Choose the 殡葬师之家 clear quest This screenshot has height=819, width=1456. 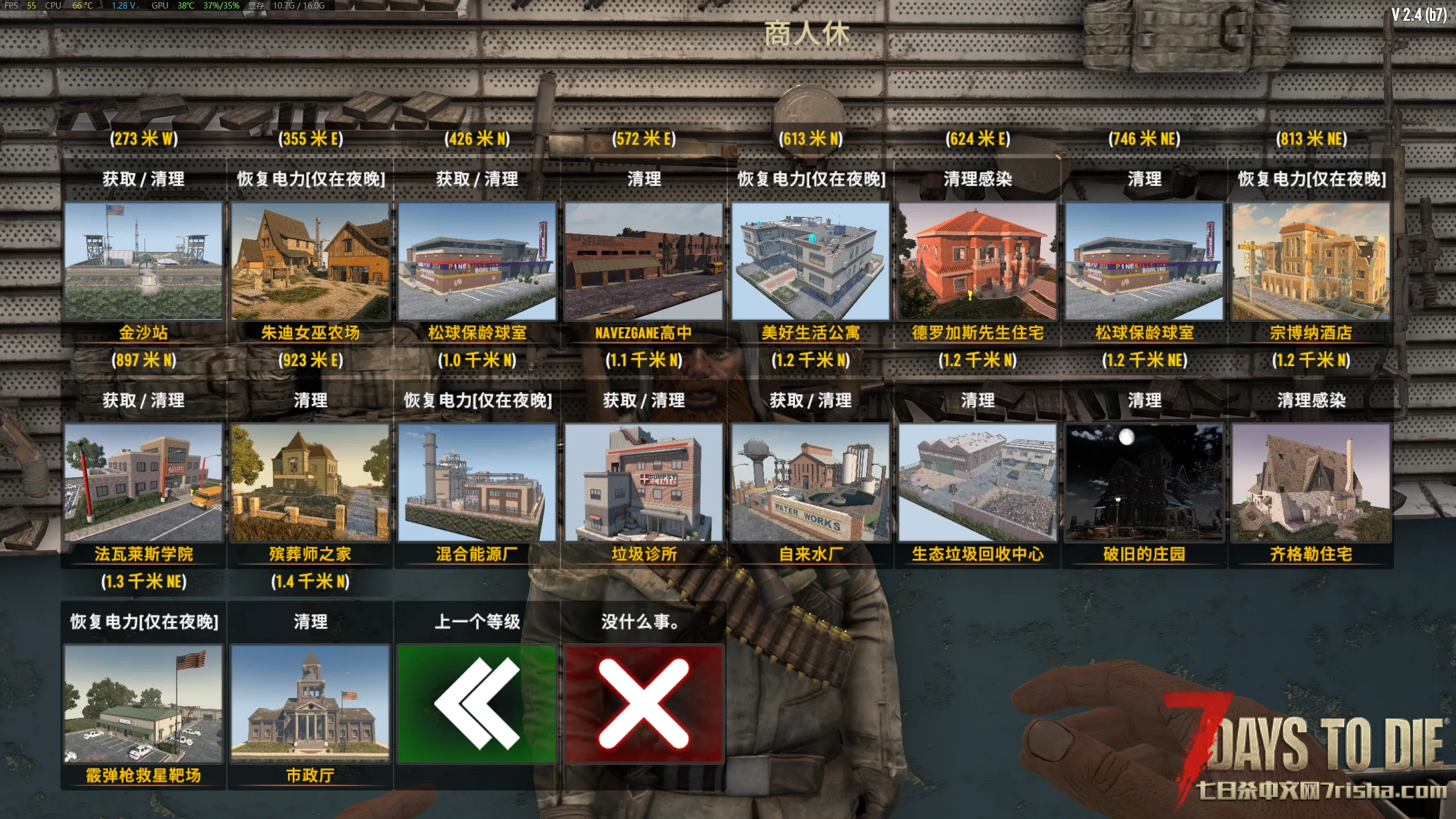(310, 482)
